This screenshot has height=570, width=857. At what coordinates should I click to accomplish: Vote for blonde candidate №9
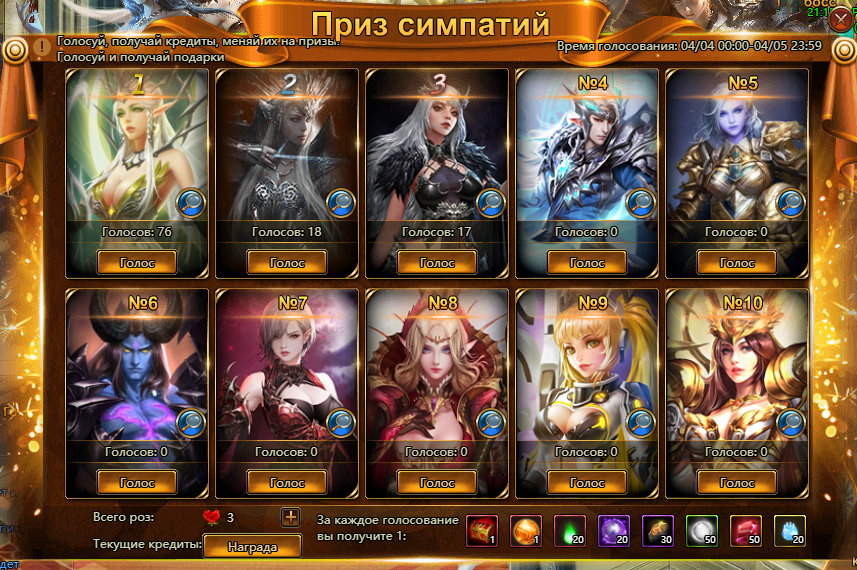pos(587,482)
